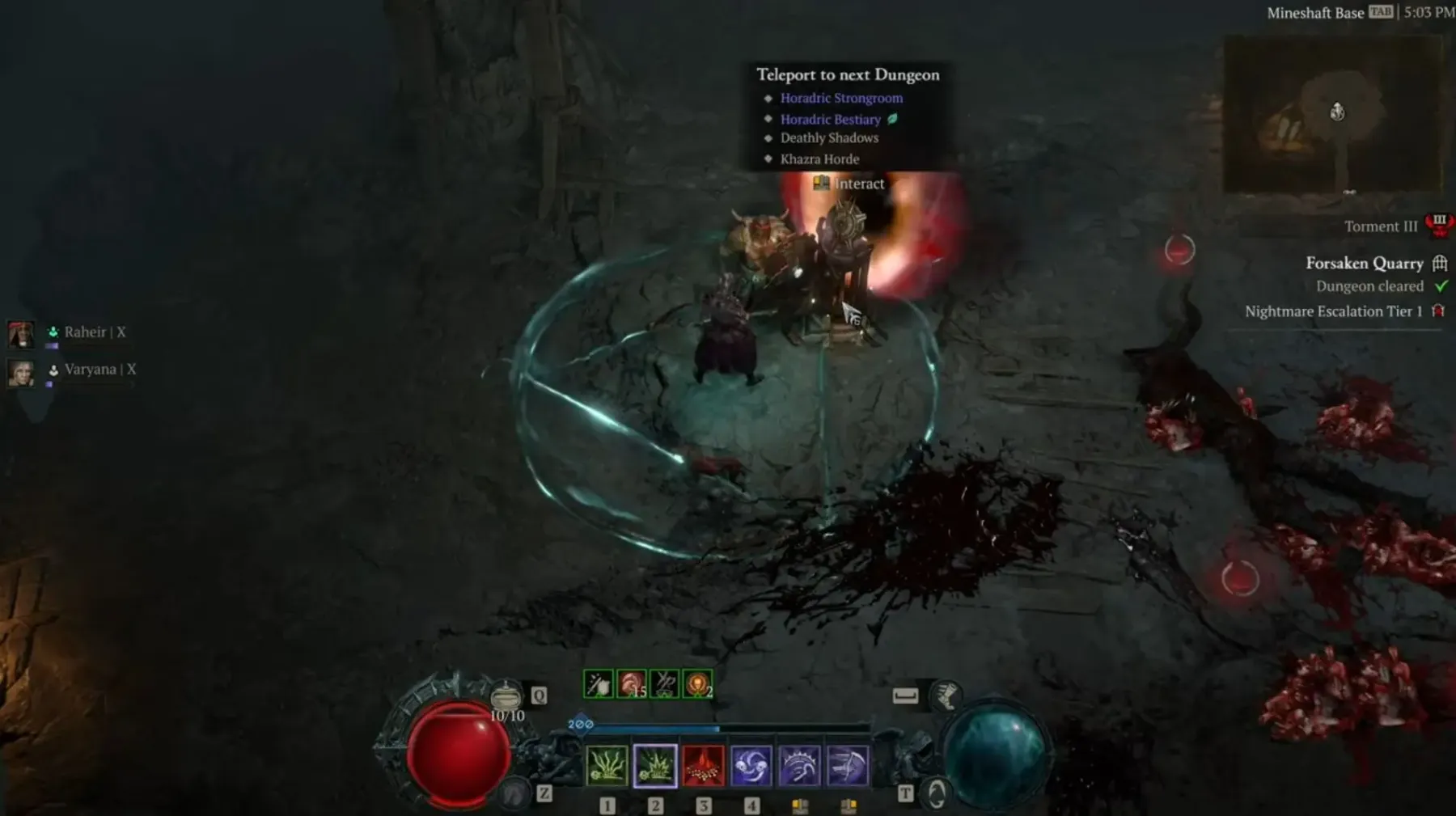Click the orange skull buff icon
Screen dimensions: 1456x816
pyautogui.click(x=697, y=684)
